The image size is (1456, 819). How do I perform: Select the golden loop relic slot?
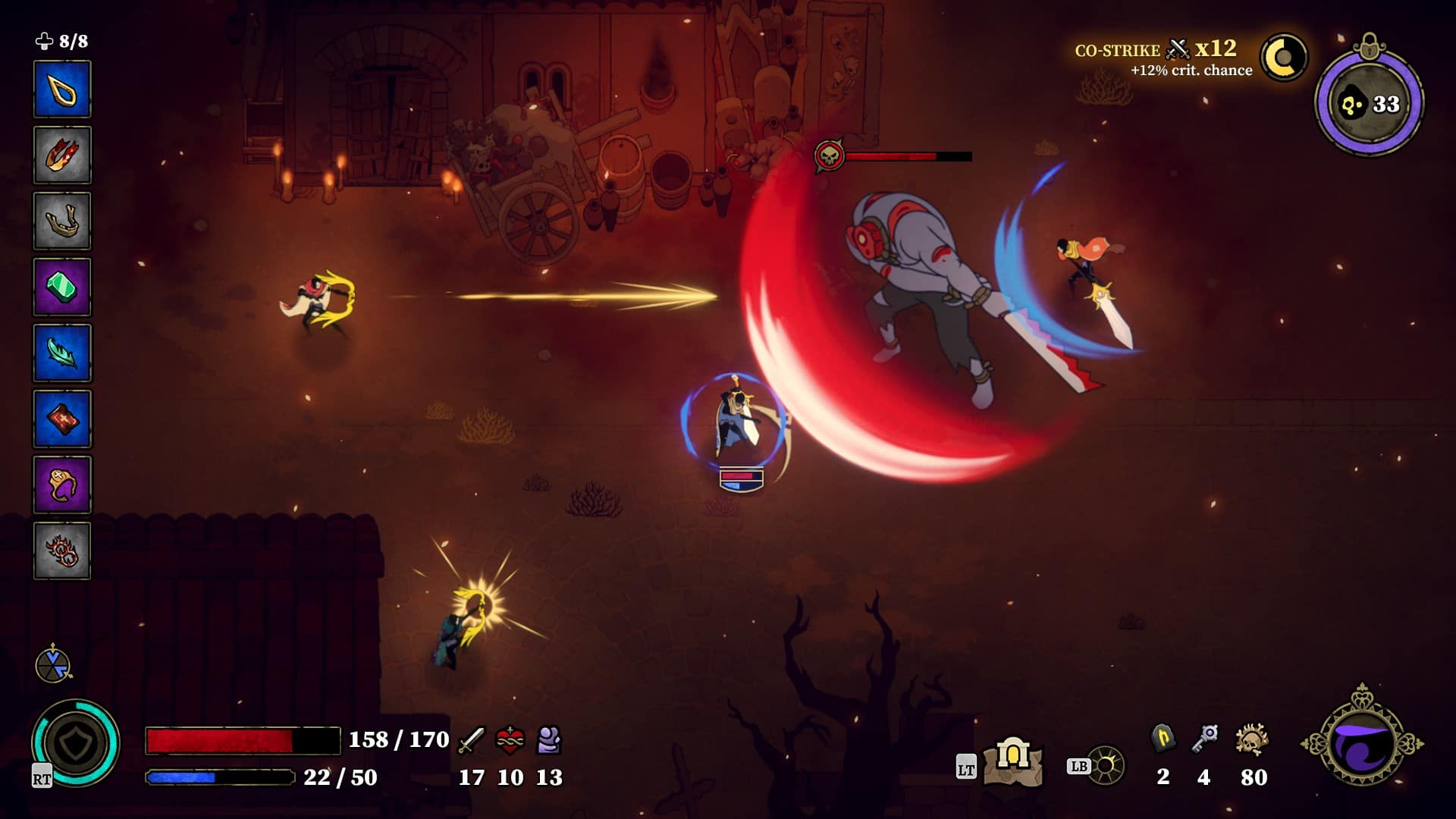pos(63,87)
